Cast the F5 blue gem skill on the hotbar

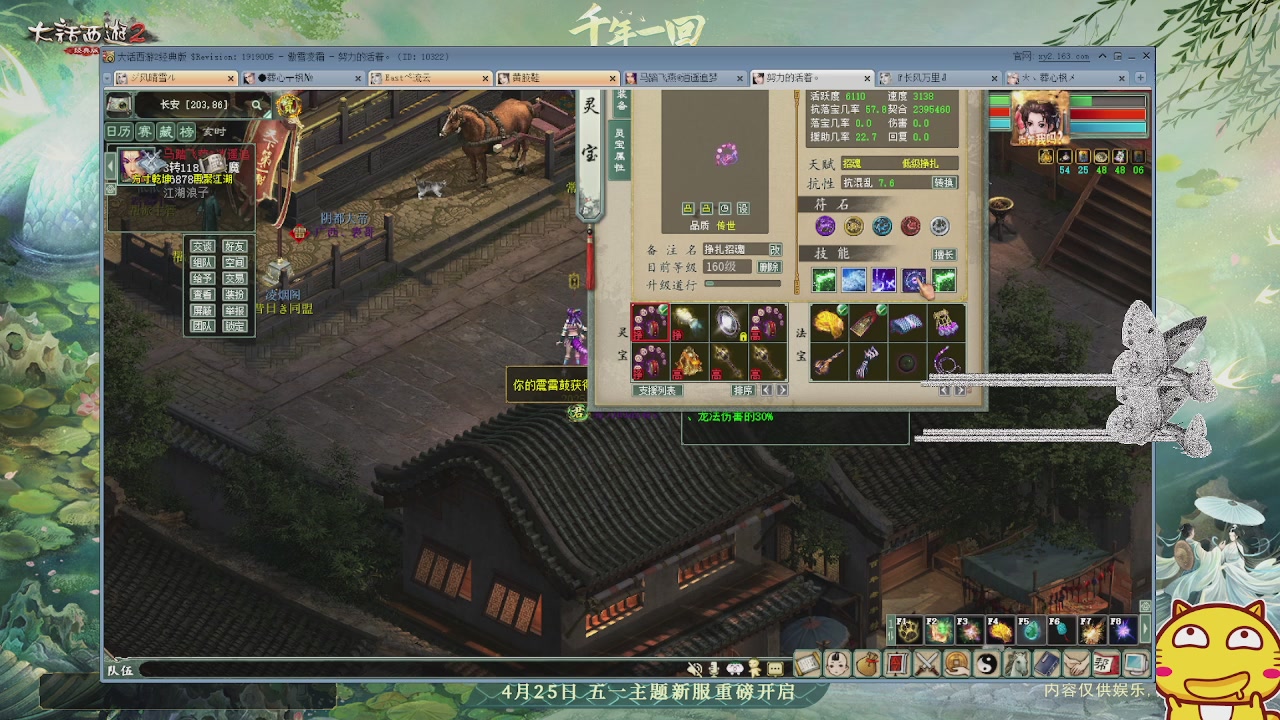pyautogui.click(x=1032, y=630)
